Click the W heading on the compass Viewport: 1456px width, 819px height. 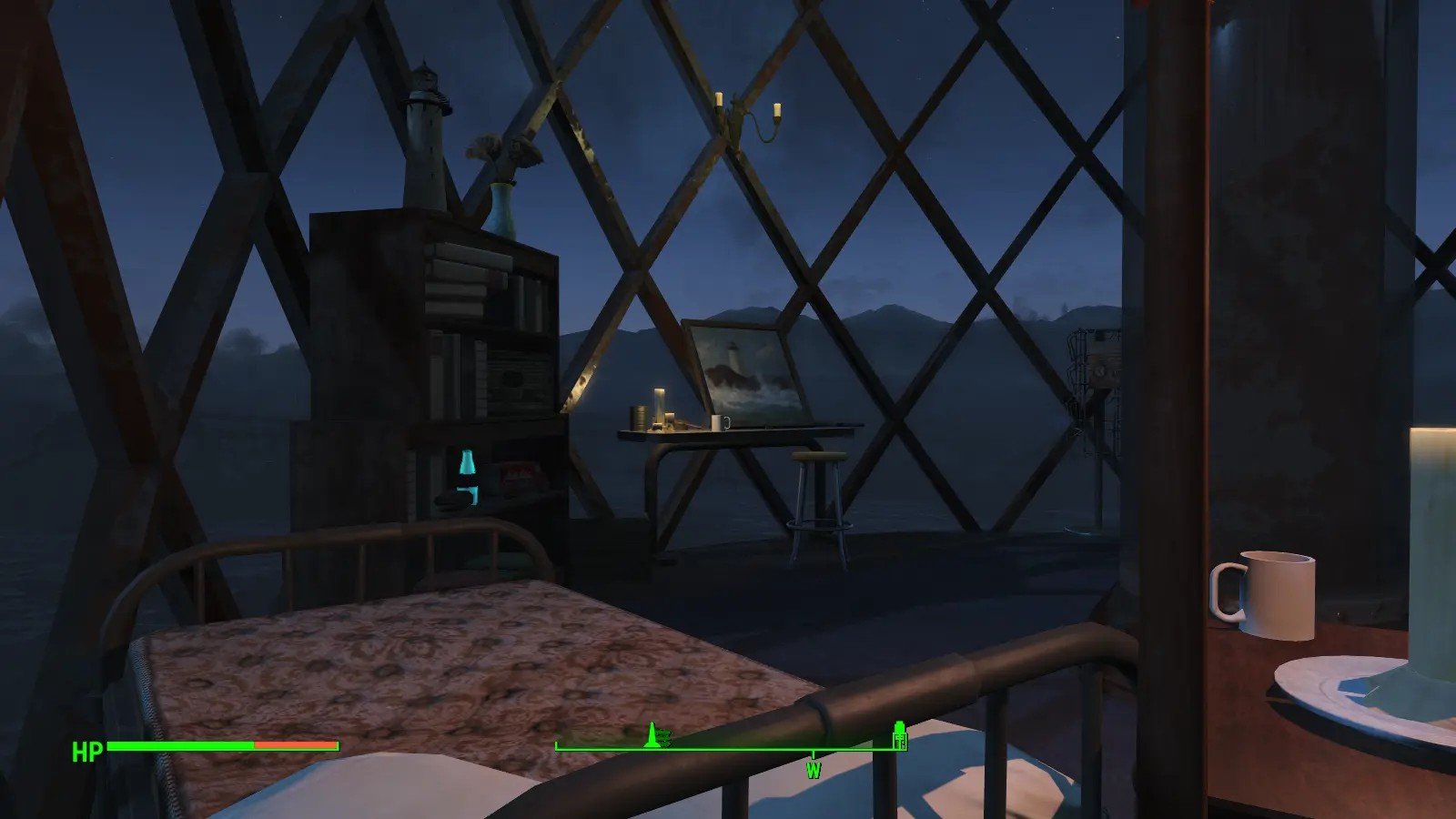click(x=813, y=770)
